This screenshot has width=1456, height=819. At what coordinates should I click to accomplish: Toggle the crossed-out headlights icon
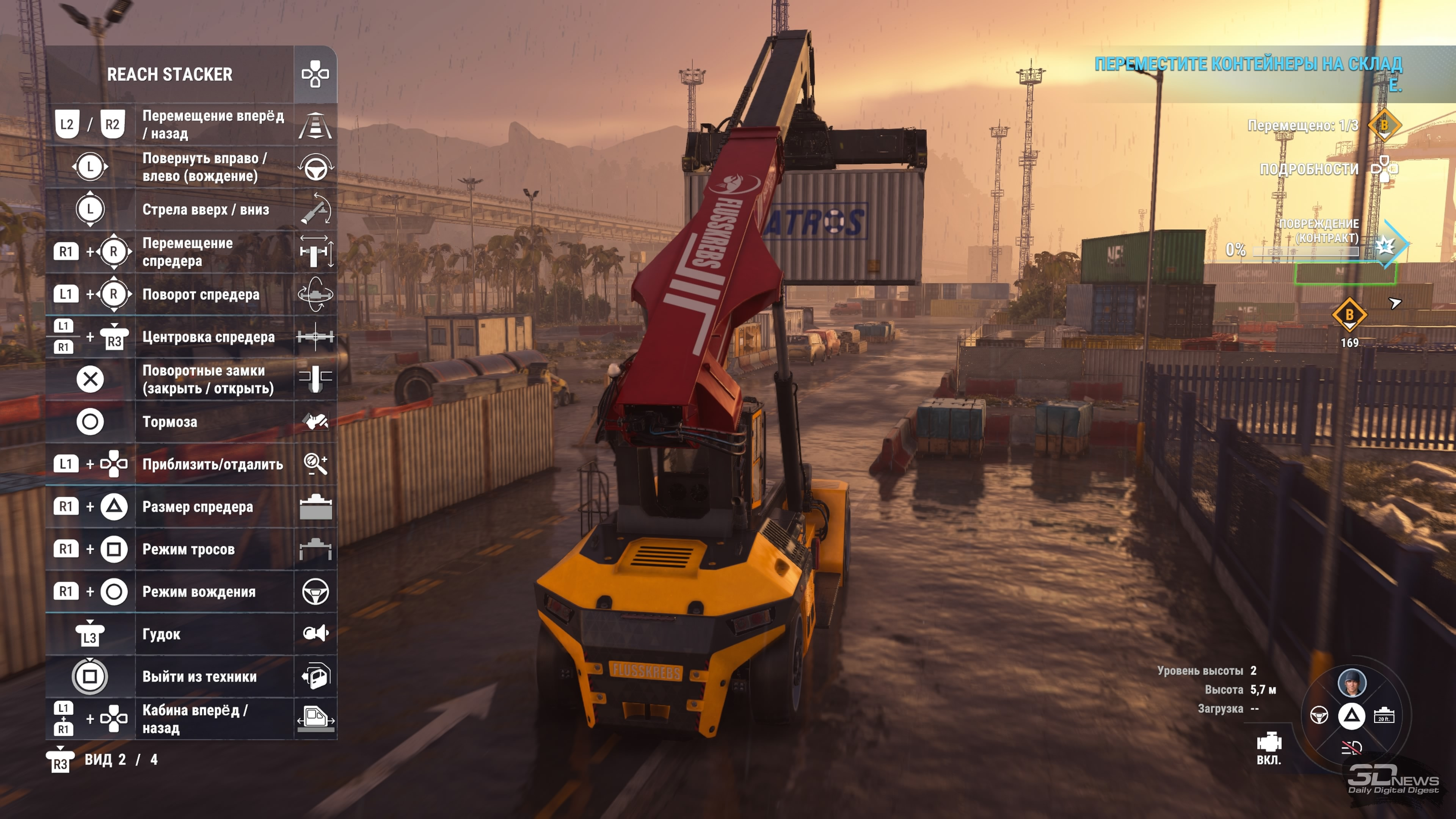click(1351, 748)
